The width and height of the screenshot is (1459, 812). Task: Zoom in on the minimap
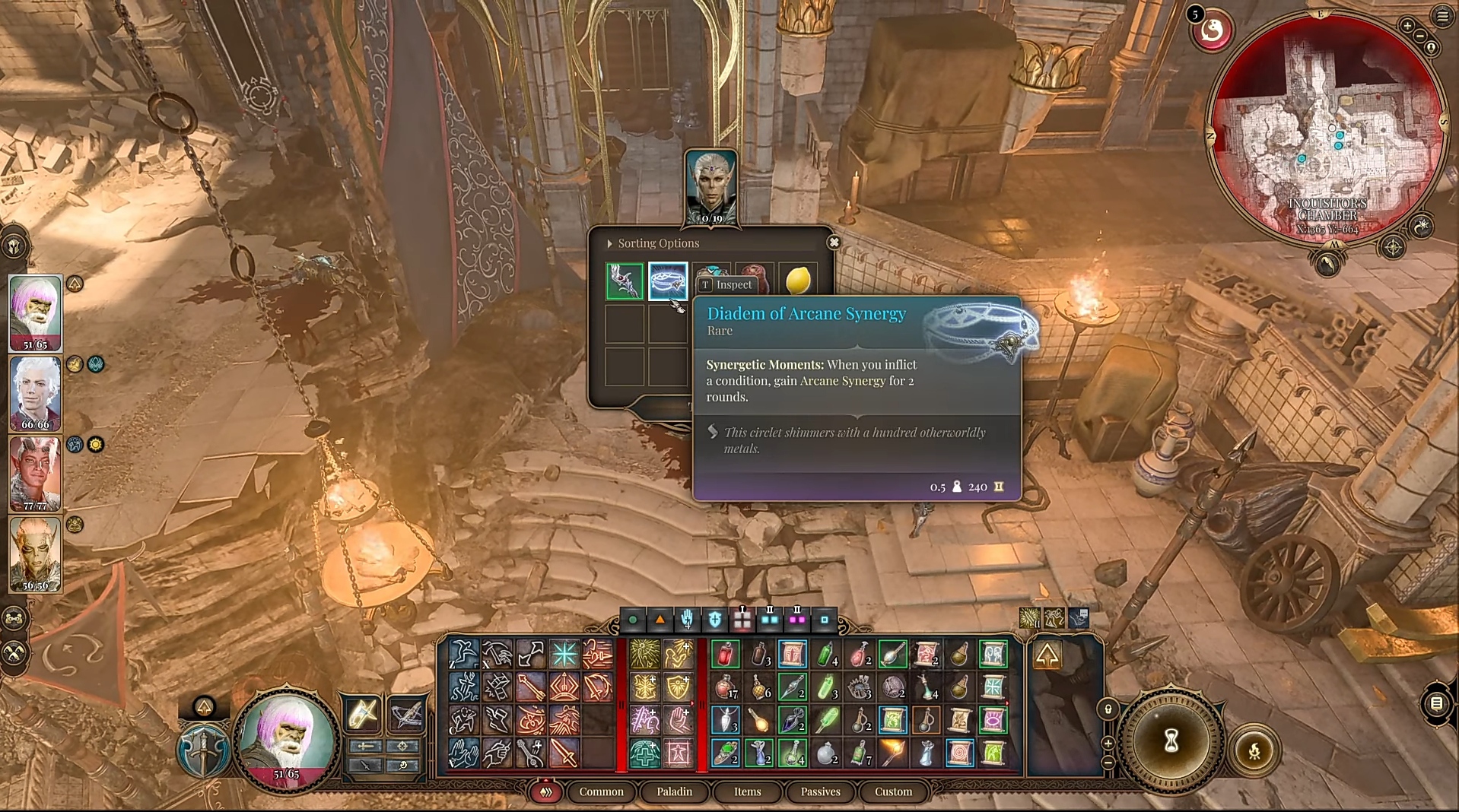1407,26
